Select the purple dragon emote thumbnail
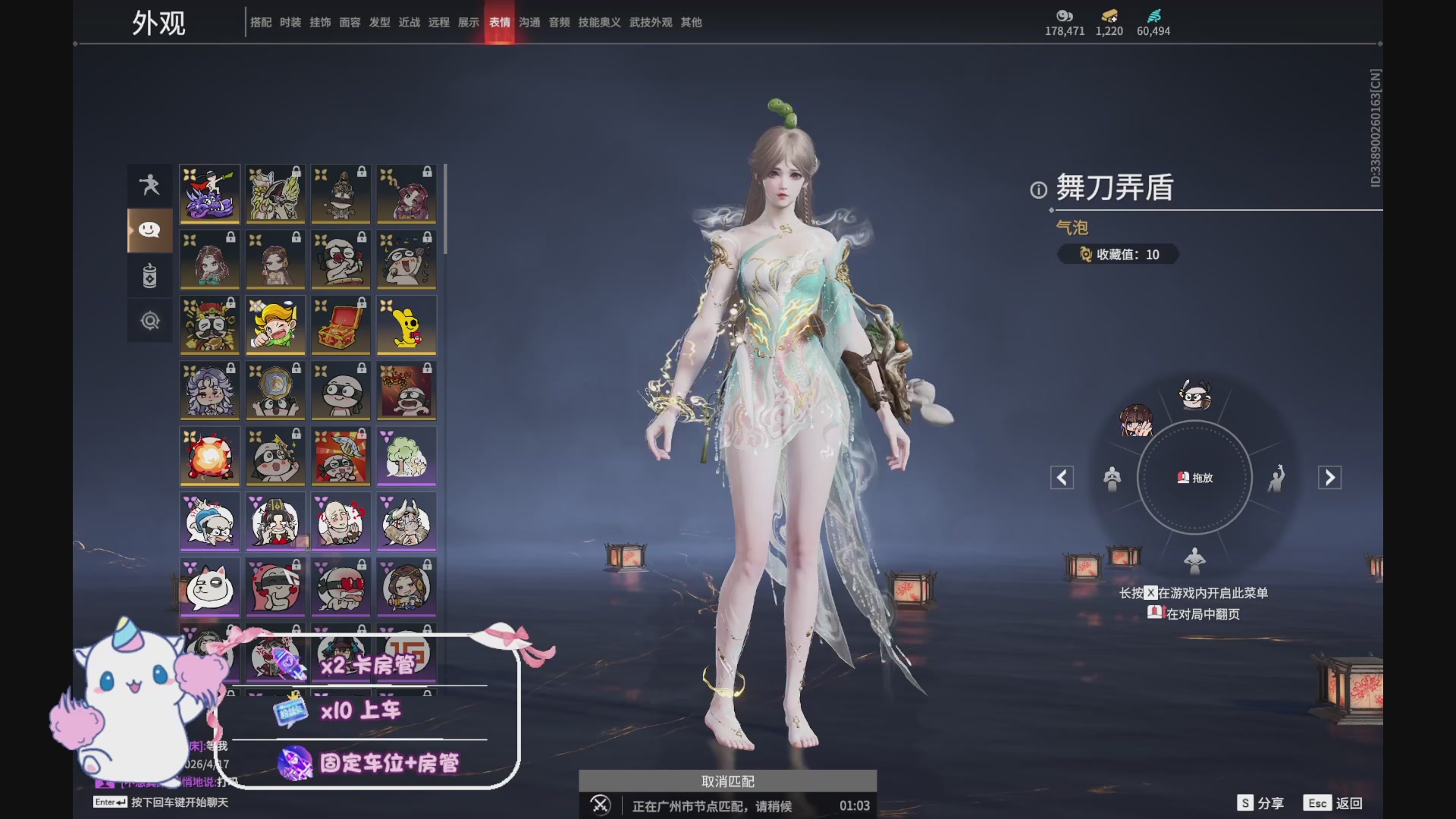The image size is (1456, 819). (209, 193)
